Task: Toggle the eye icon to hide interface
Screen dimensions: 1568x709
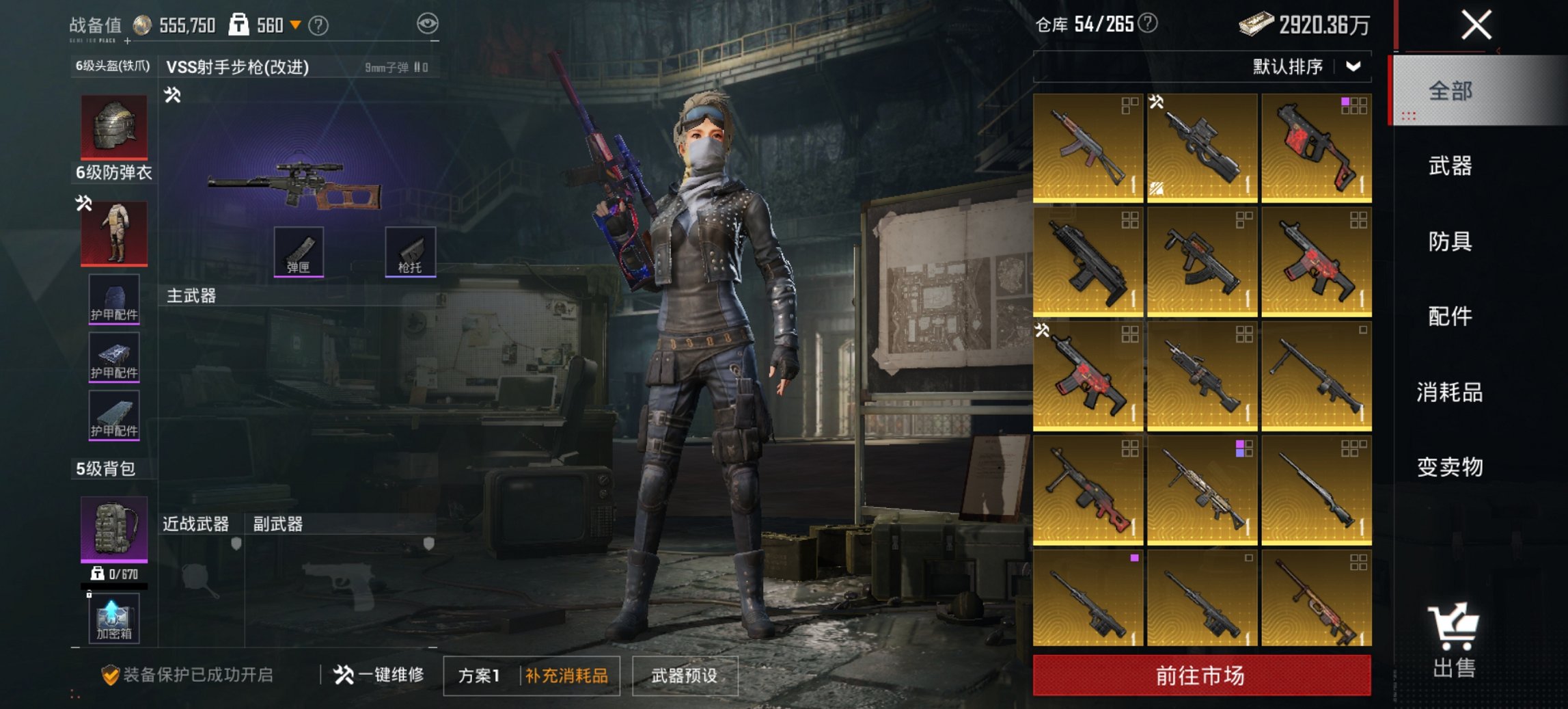Action: tap(428, 22)
